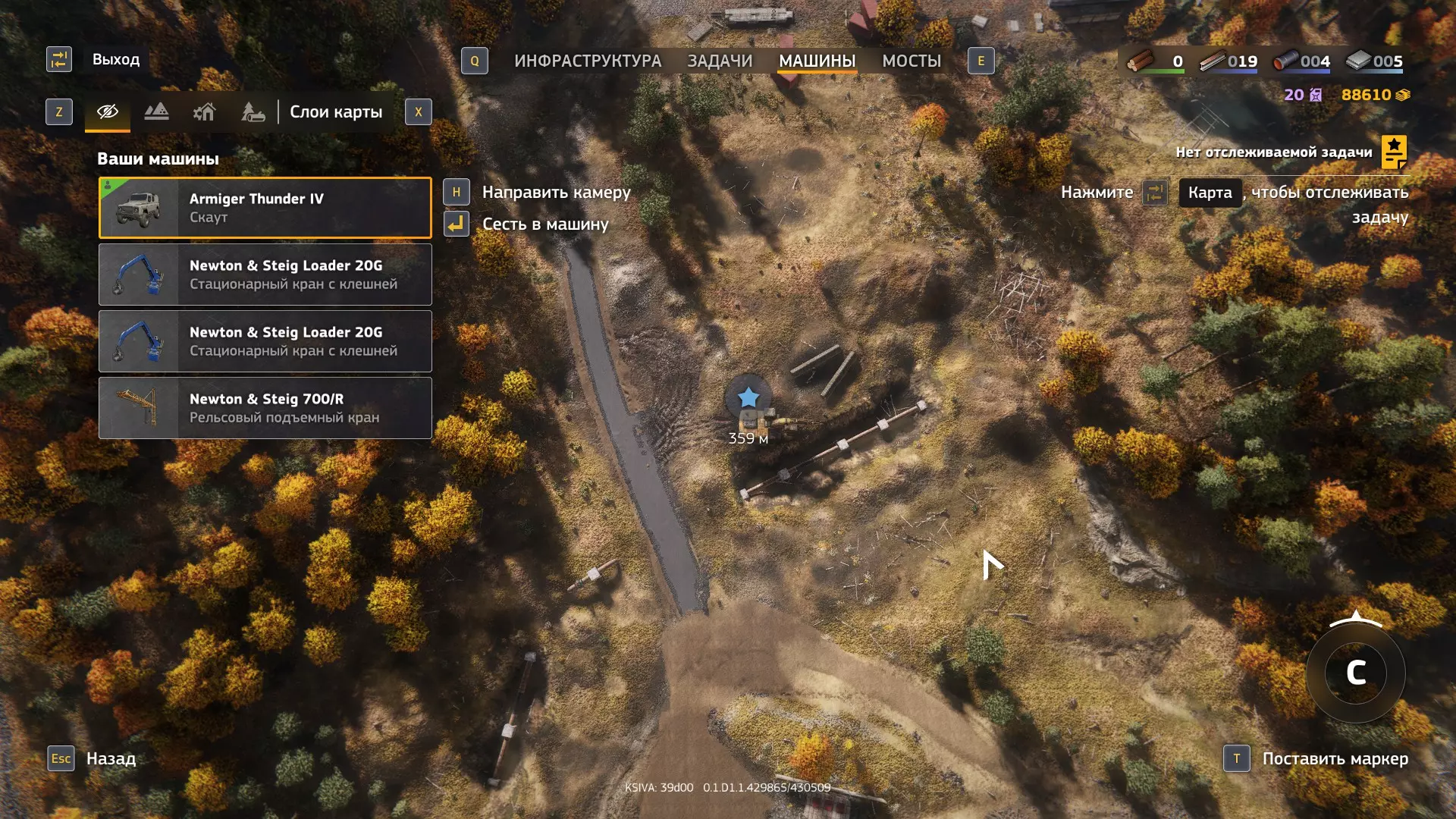The width and height of the screenshot is (1456, 819).
Task: Select Newton & Steig 700/R rail crane
Action: click(x=265, y=408)
